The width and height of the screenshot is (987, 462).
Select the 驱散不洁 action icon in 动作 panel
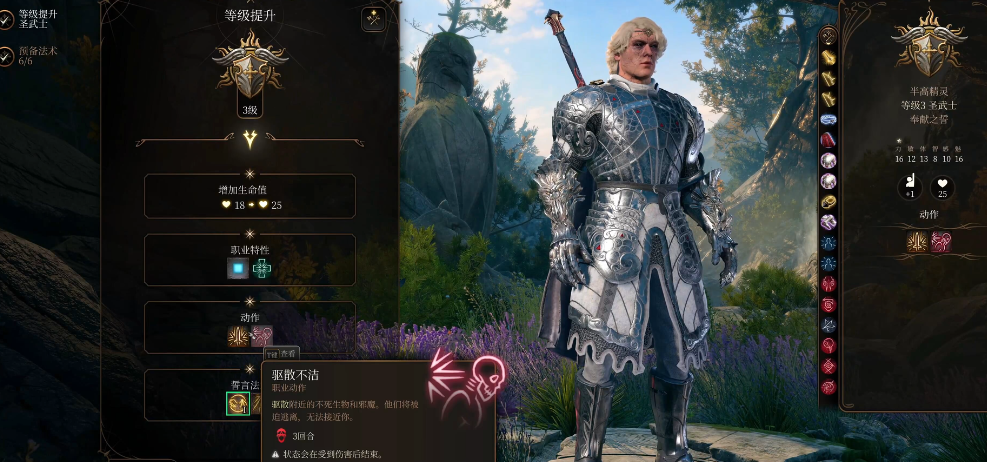point(260,336)
